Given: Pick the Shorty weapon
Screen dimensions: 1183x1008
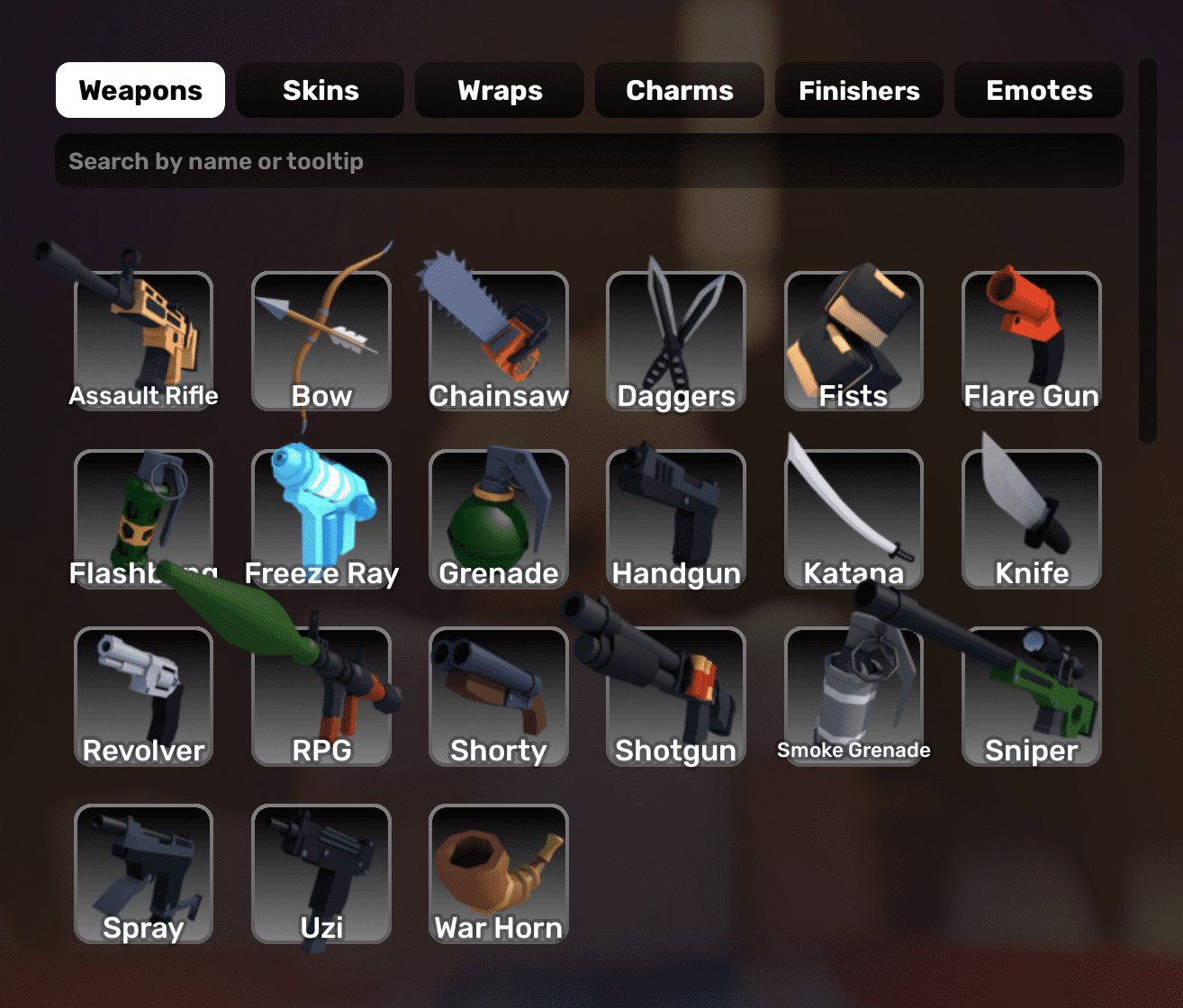Looking at the screenshot, I should pyautogui.click(x=499, y=697).
